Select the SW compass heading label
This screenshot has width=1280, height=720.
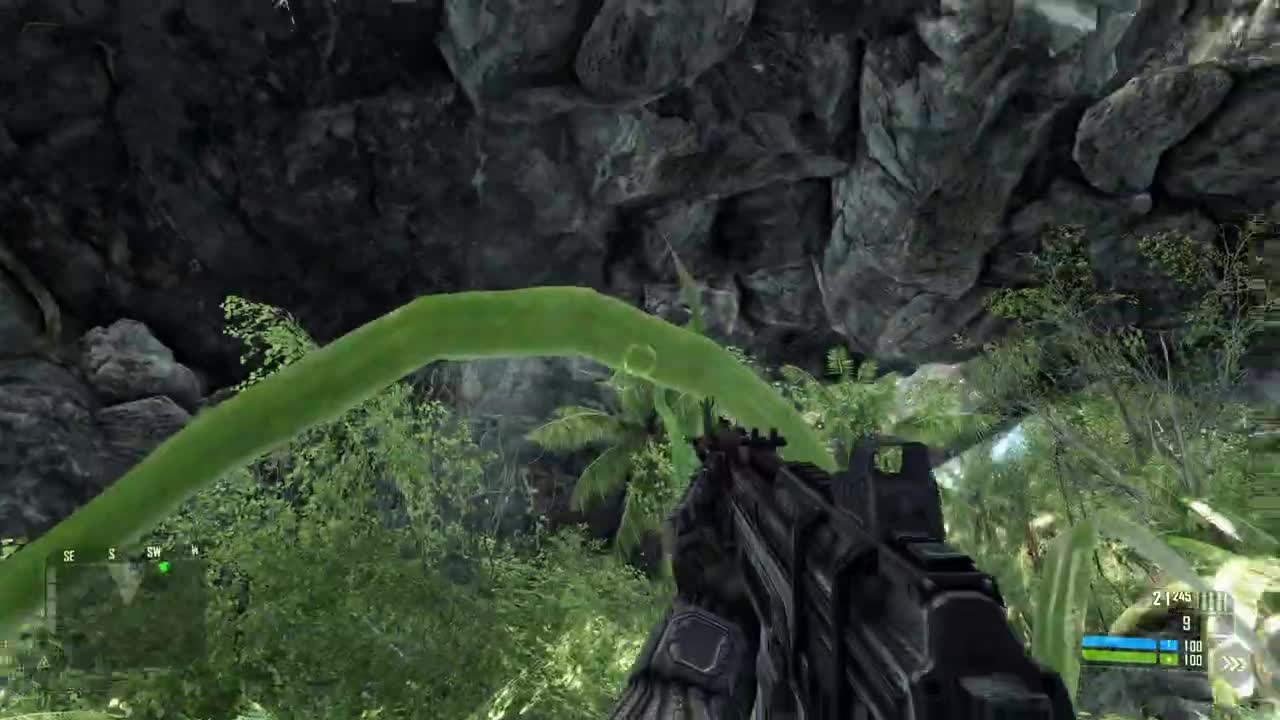153,552
